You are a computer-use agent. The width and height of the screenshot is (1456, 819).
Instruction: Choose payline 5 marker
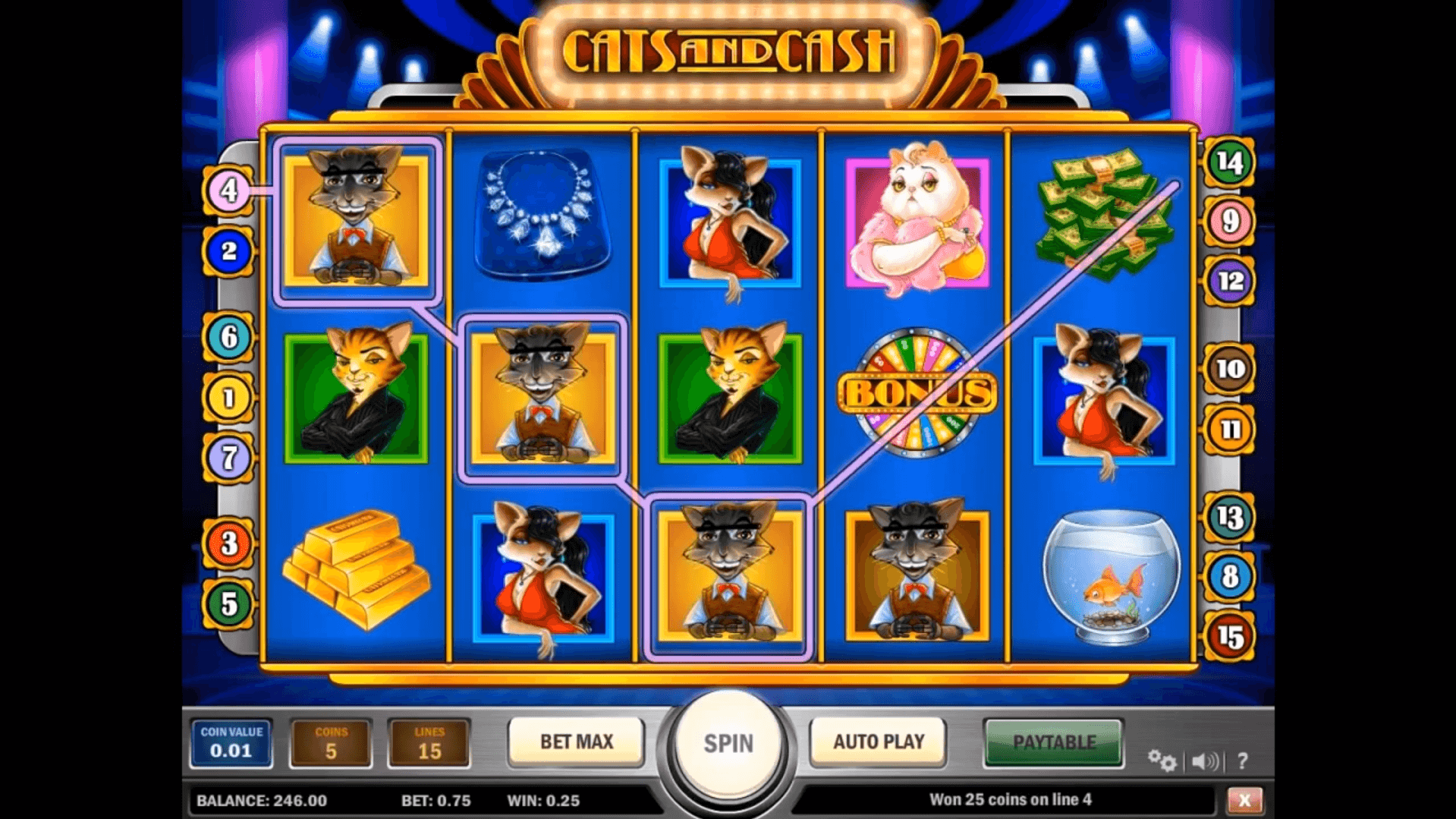pyautogui.click(x=228, y=604)
